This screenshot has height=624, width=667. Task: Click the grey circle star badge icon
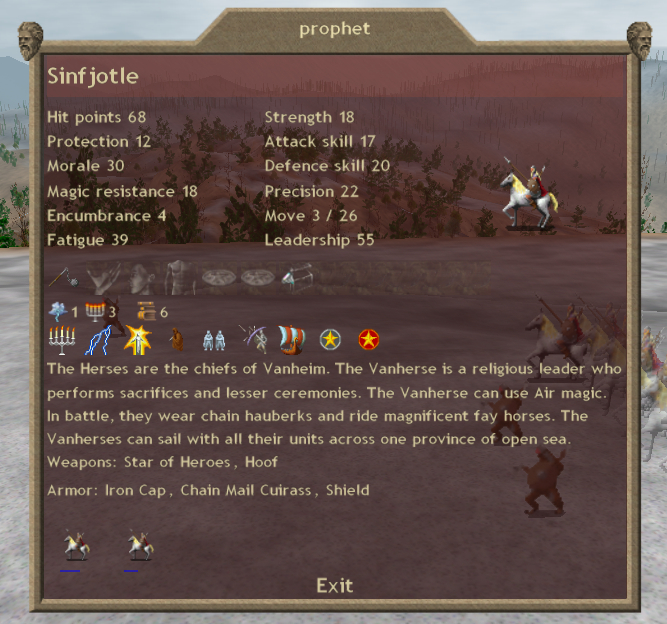click(331, 340)
